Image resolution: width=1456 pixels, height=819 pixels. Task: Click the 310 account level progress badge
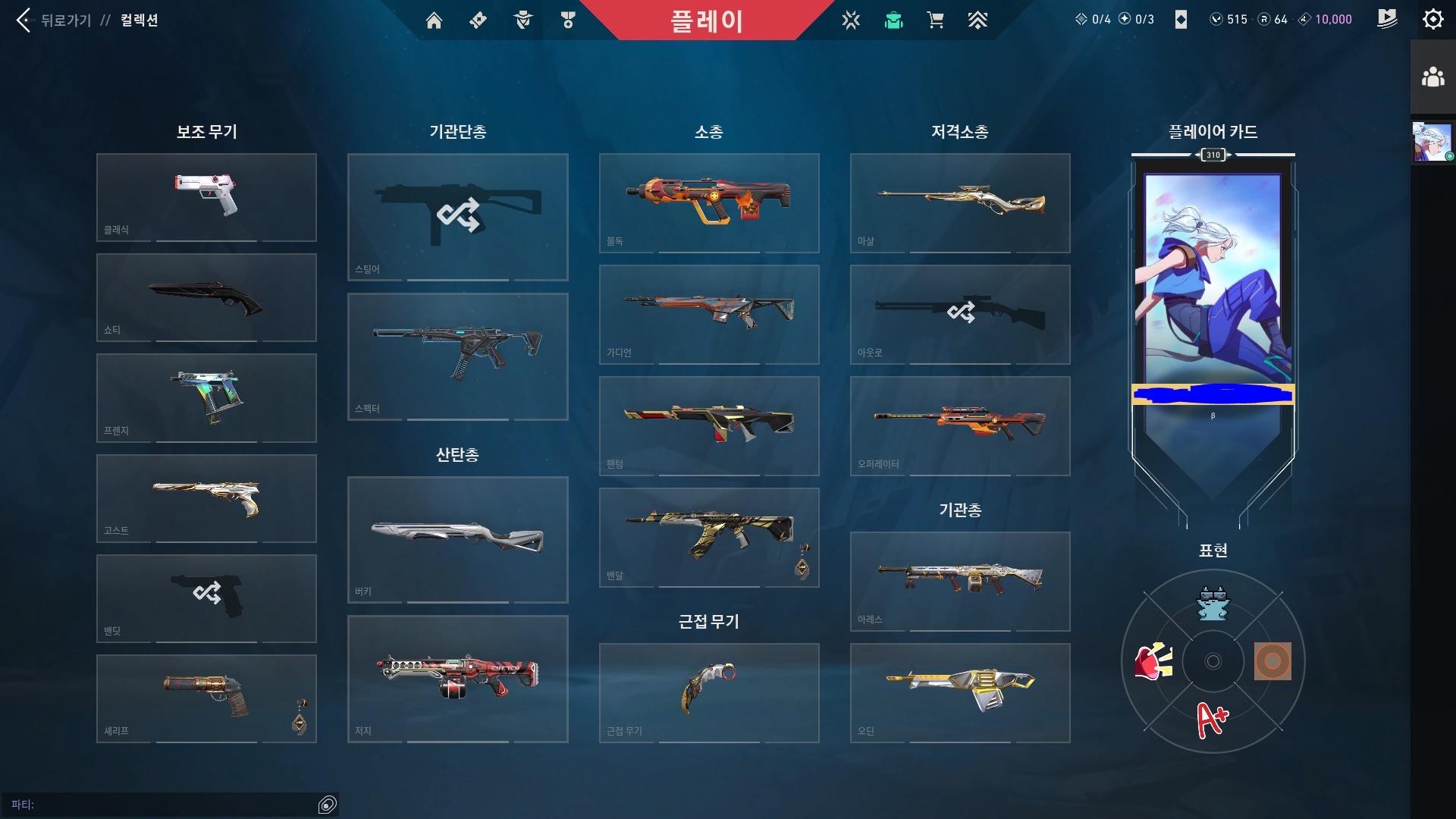tap(1212, 155)
